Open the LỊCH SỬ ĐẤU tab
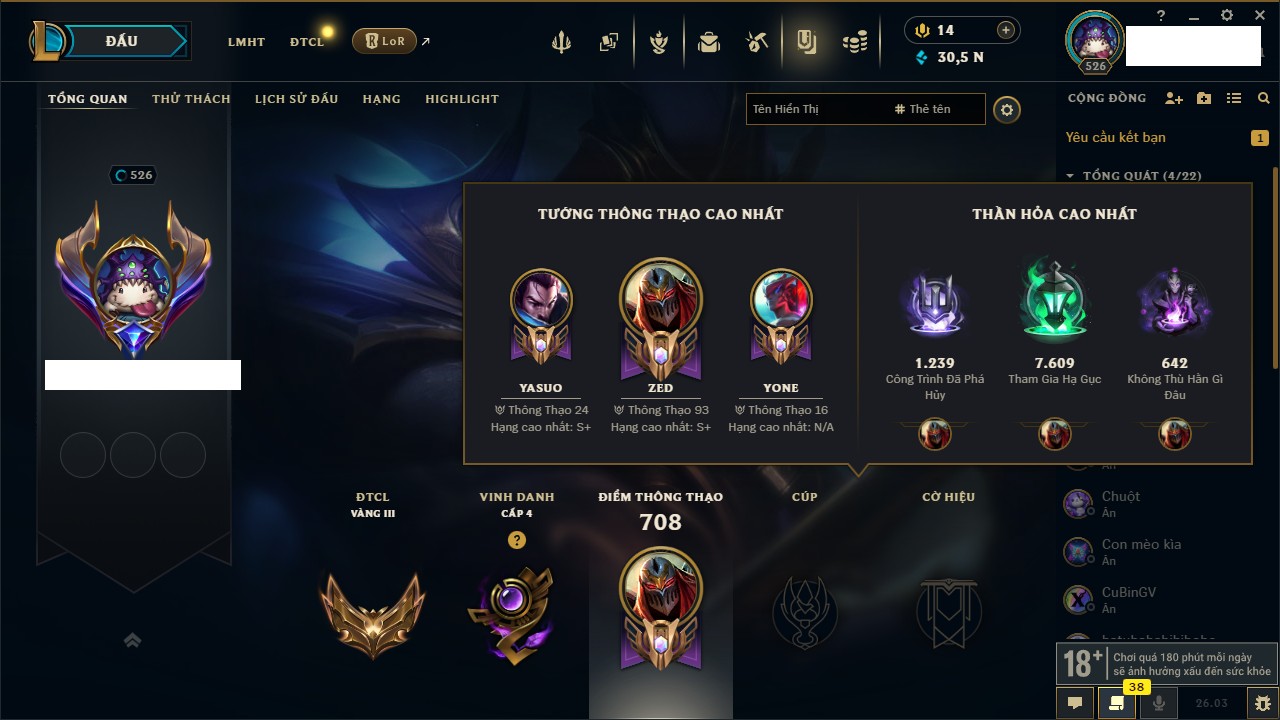1280x720 pixels. [x=296, y=99]
